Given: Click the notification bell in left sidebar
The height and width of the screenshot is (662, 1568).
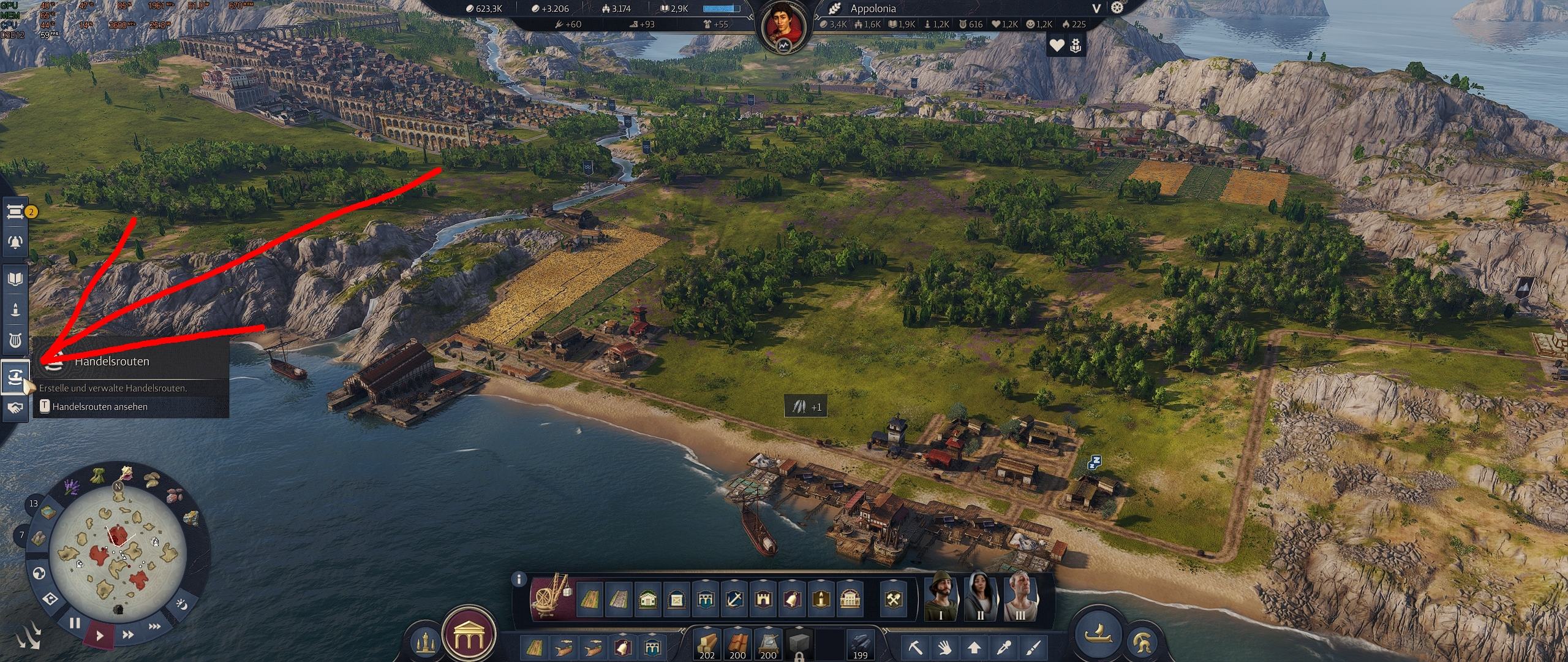Looking at the screenshot, I should point(15,242).
